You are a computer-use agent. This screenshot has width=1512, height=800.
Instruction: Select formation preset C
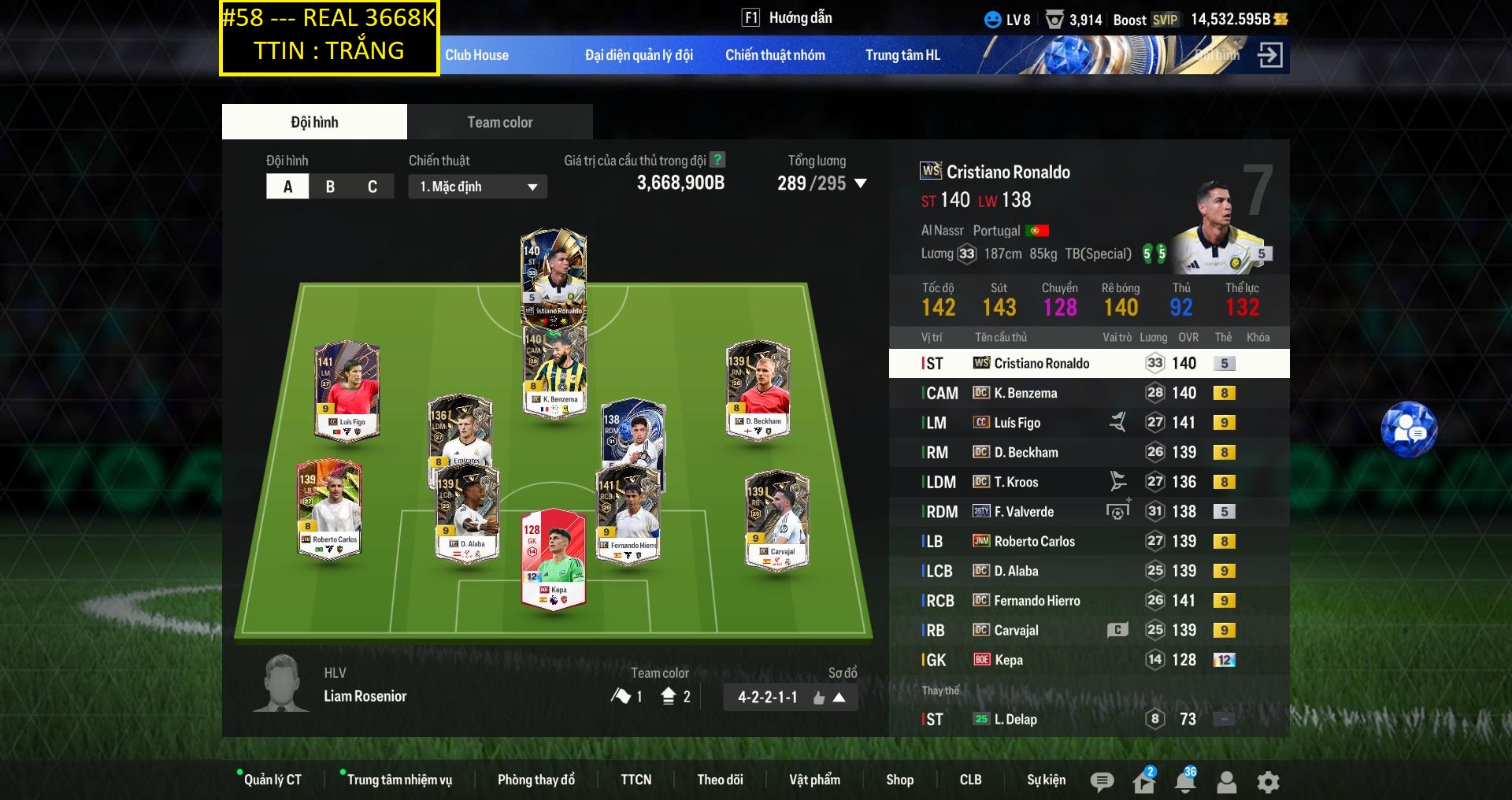coord(372,186)
